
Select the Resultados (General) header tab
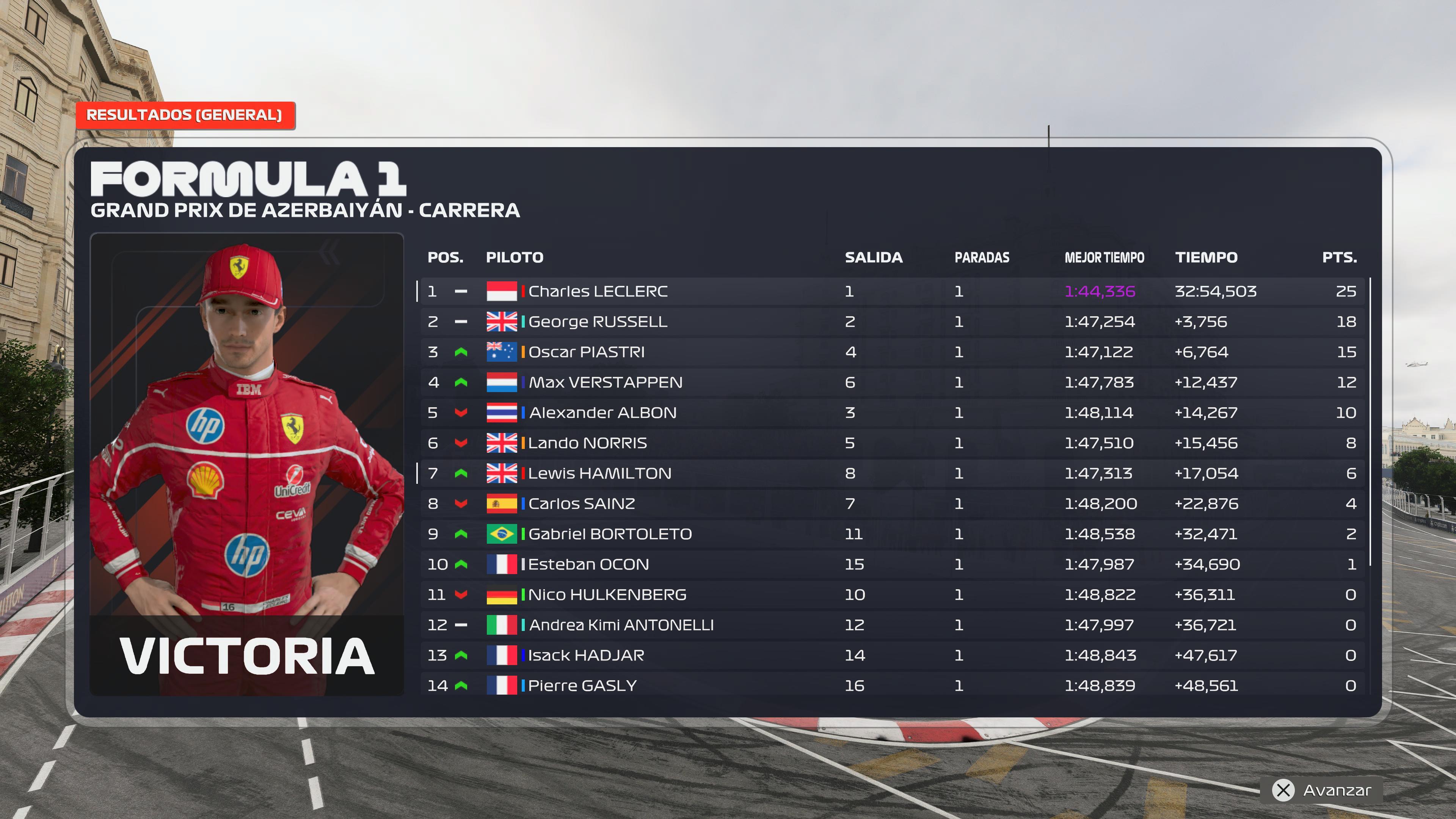184,115
